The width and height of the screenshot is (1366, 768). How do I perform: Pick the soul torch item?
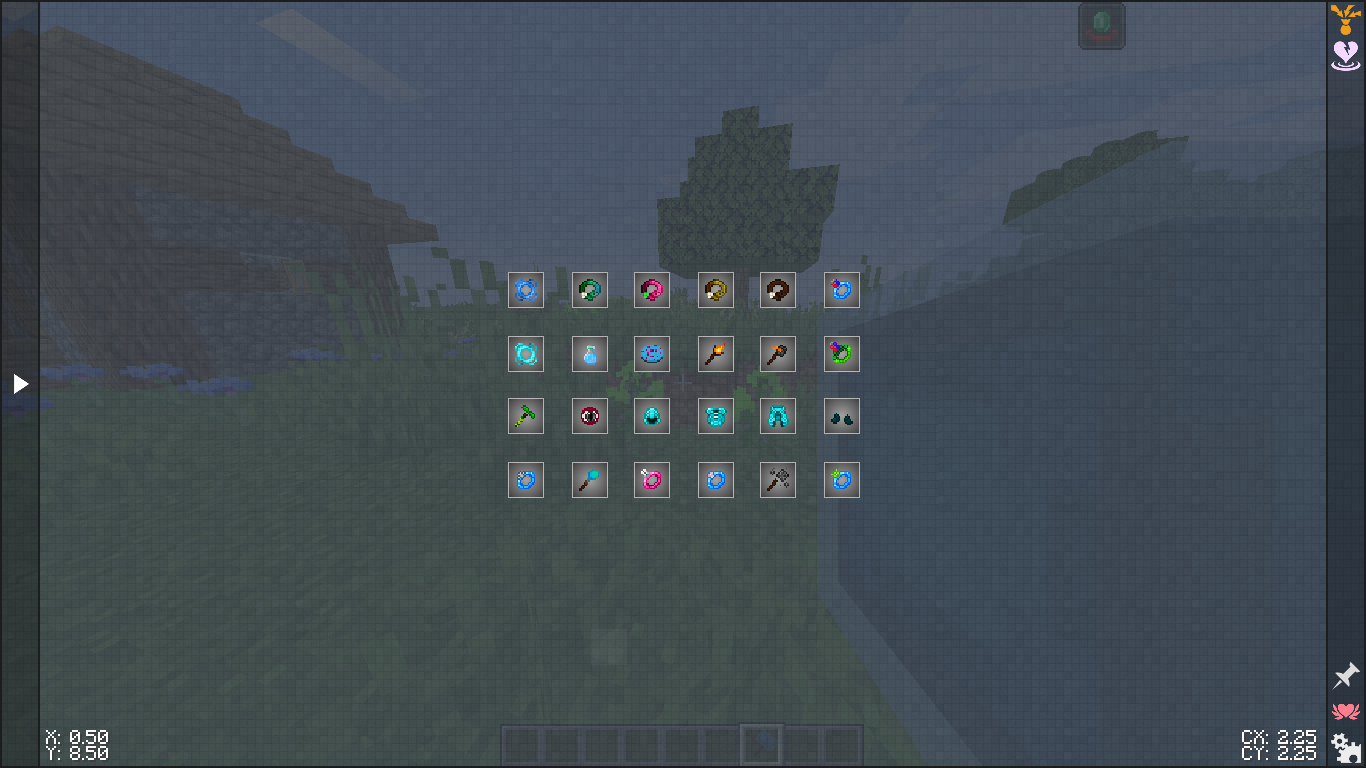pos(778,354)
